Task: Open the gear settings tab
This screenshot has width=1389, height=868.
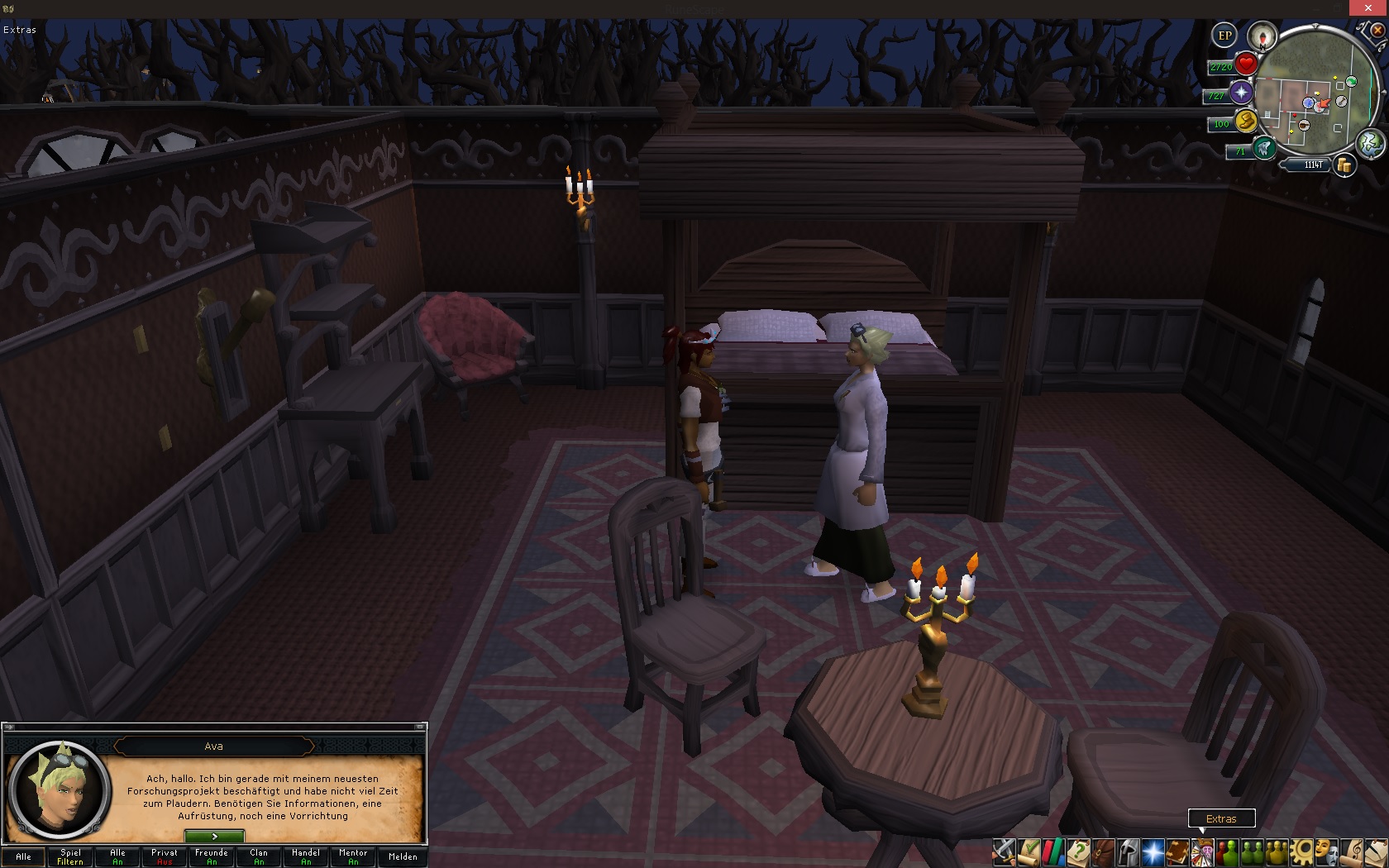Action: pos(1301,851)
